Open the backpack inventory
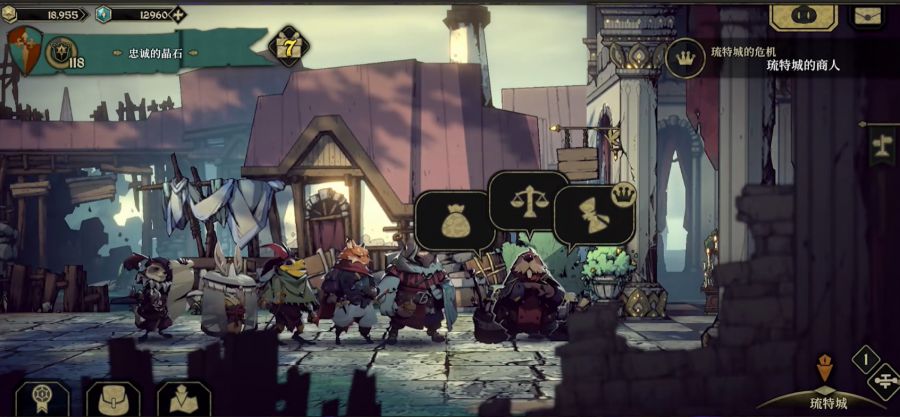 (112, 398)
